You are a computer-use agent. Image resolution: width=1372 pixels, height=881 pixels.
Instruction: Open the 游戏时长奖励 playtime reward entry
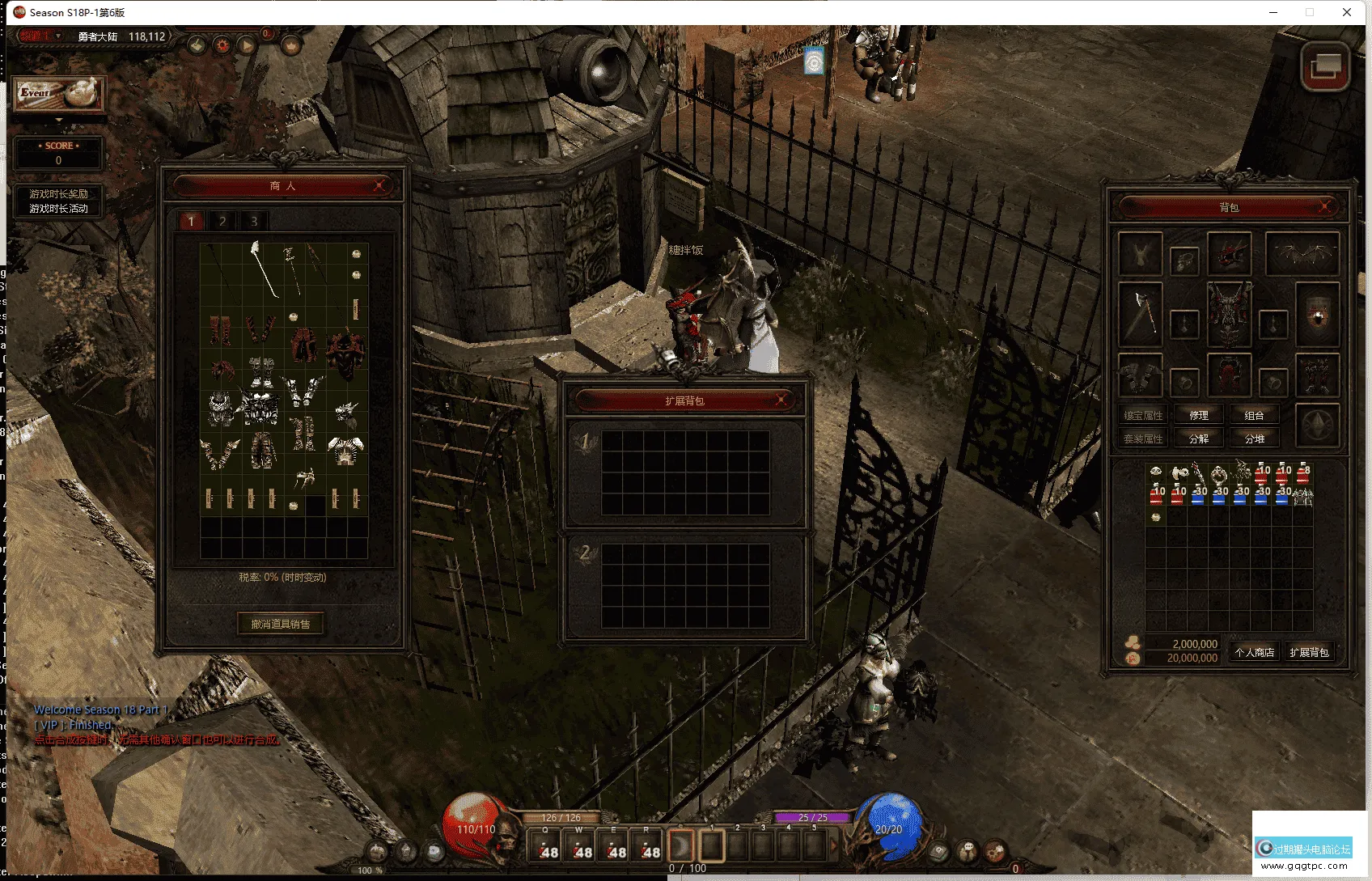[x=58, y=194]
